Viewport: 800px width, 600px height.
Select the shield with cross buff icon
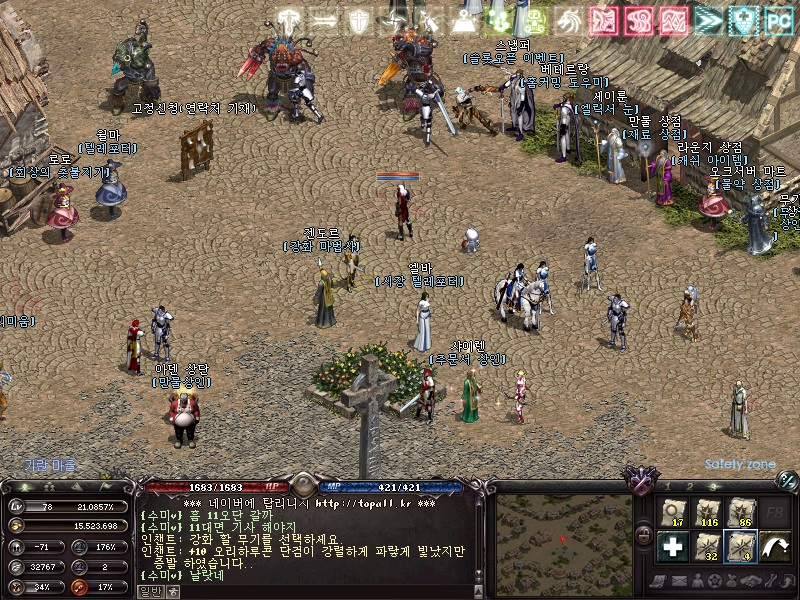(x=357, y=19)
